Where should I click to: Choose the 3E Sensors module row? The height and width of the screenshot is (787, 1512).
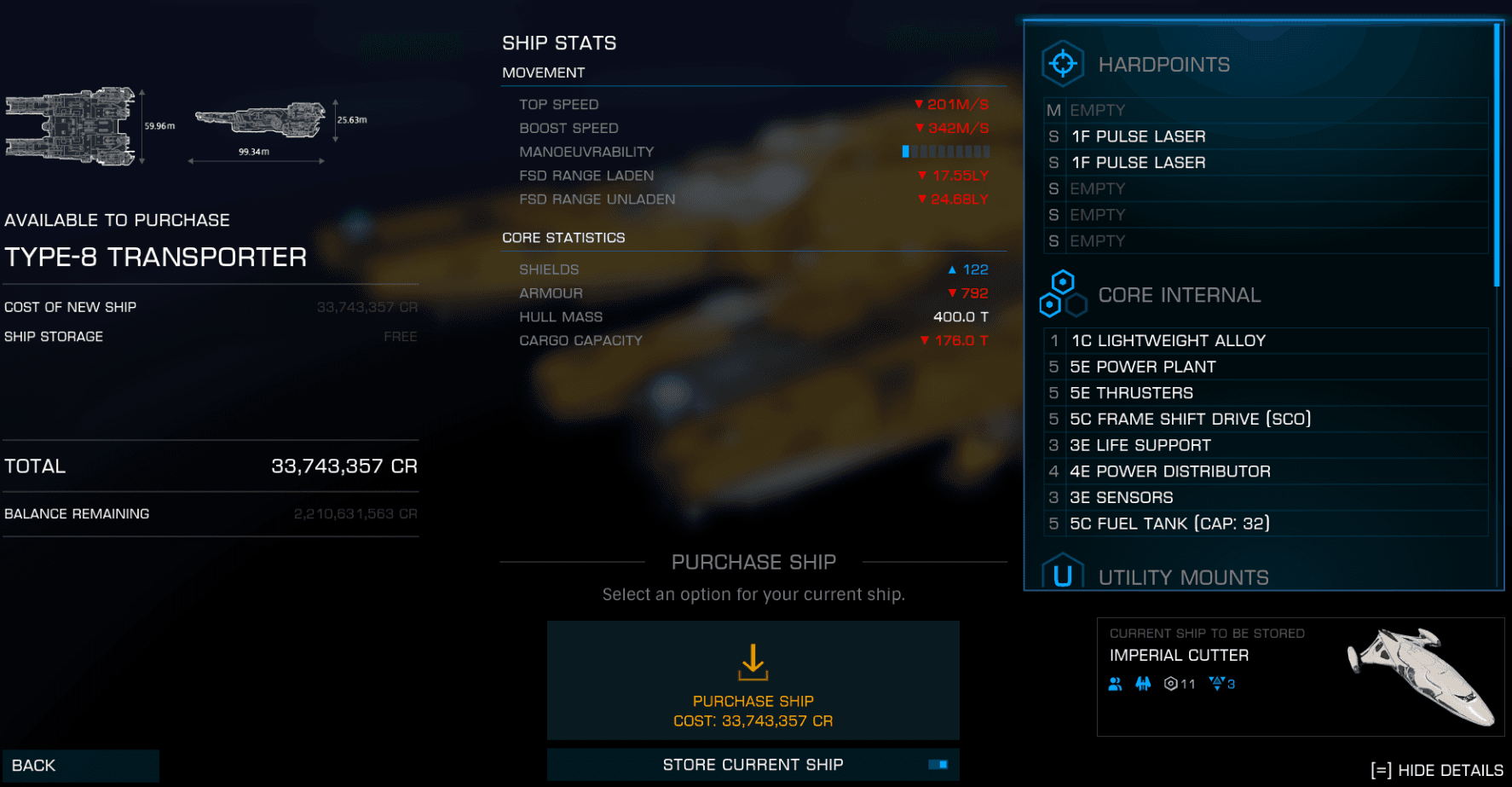tap(1266, 497)
